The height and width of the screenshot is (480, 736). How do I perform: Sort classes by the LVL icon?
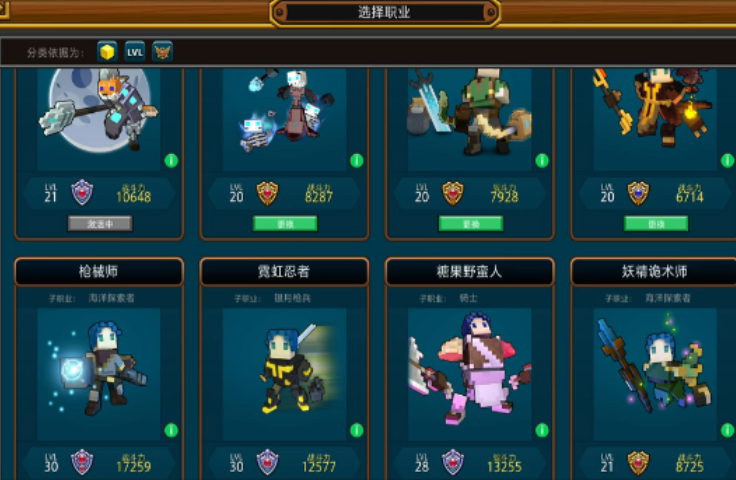[135, 51]
